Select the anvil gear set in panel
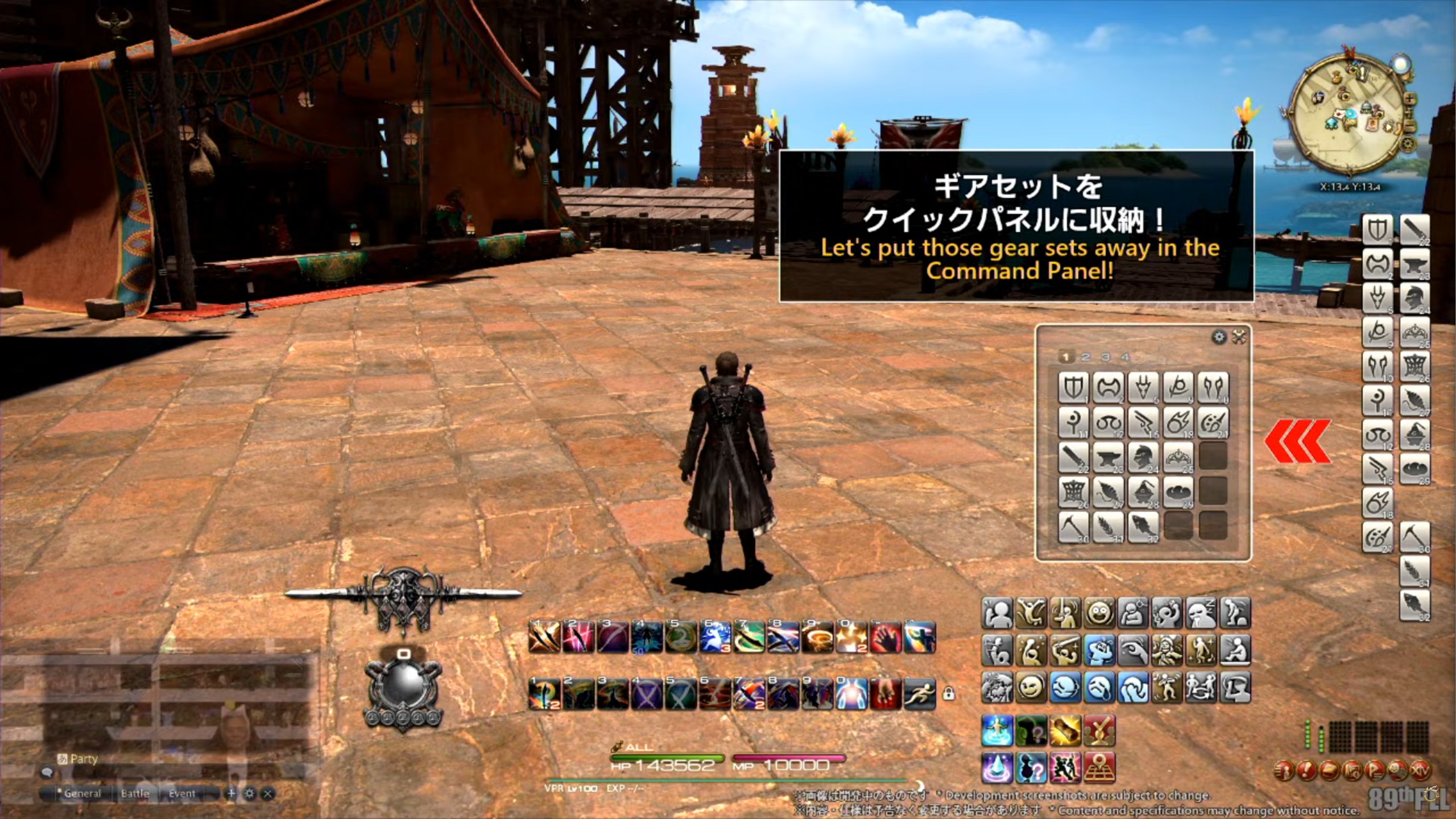Image resolution: width=1456 pixels, height=819 pixels. pyautogui.click(x=1108, y=457)
